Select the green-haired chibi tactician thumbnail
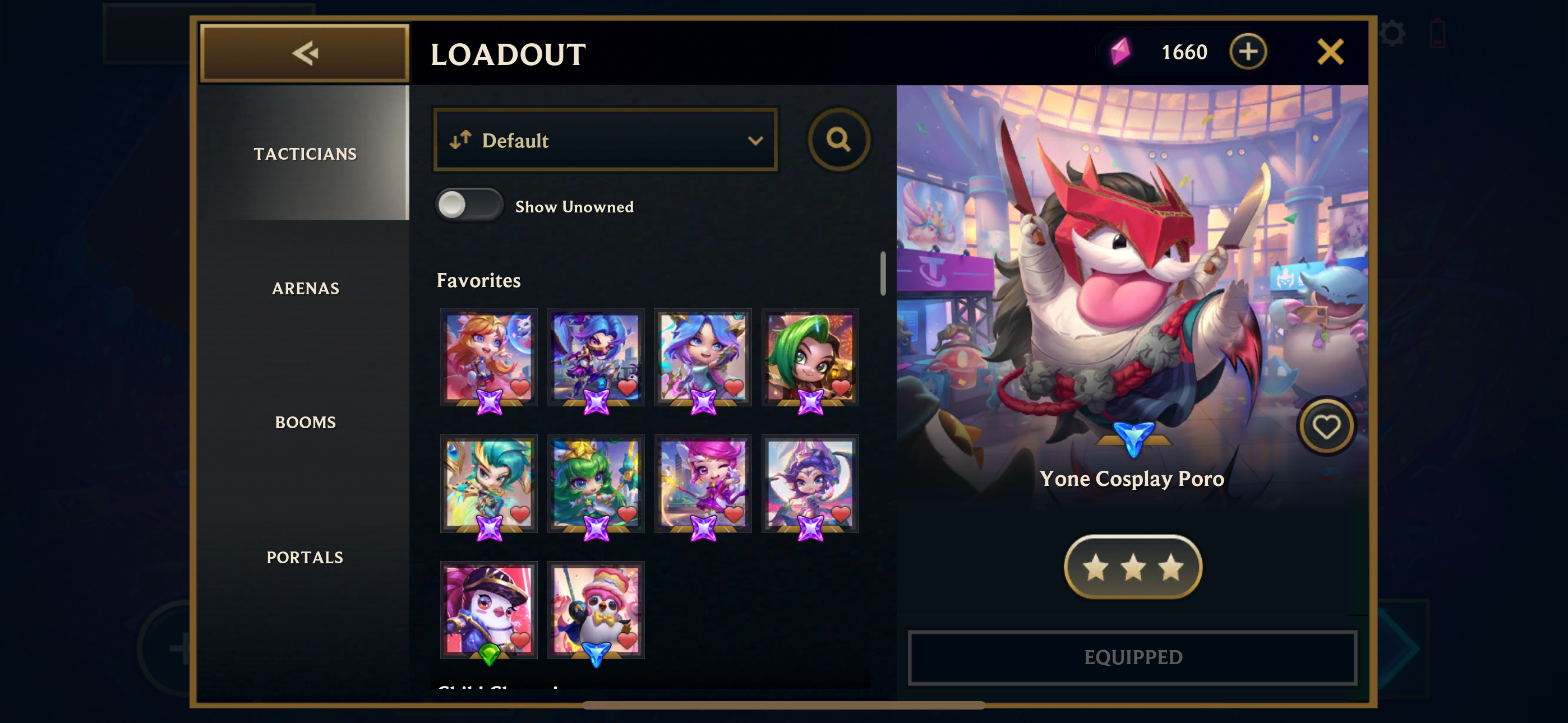This screenshot has height=723, width=1568. (810, 357)
